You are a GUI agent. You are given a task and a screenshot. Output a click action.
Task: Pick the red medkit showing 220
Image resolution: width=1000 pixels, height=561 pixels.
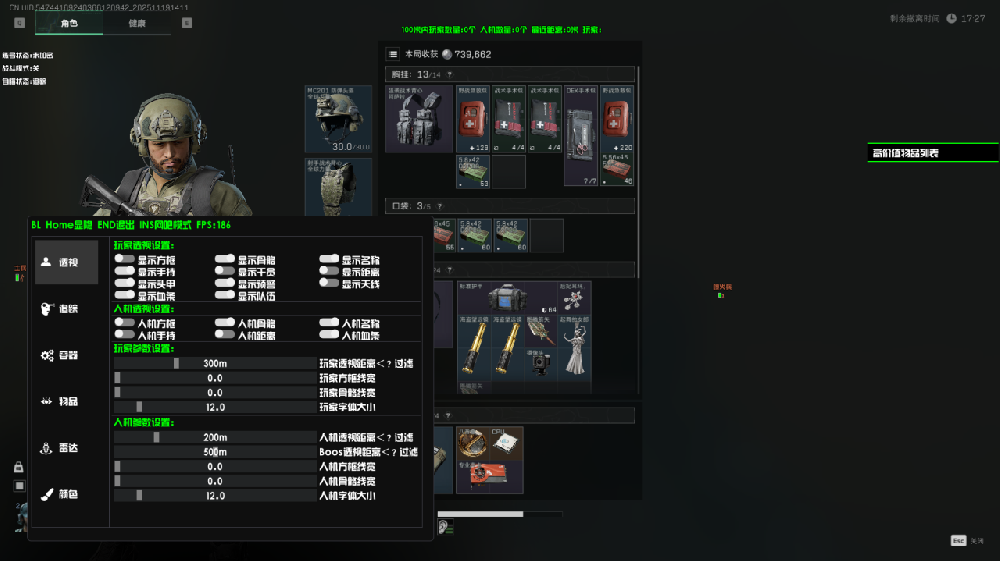tap(617, 119)
